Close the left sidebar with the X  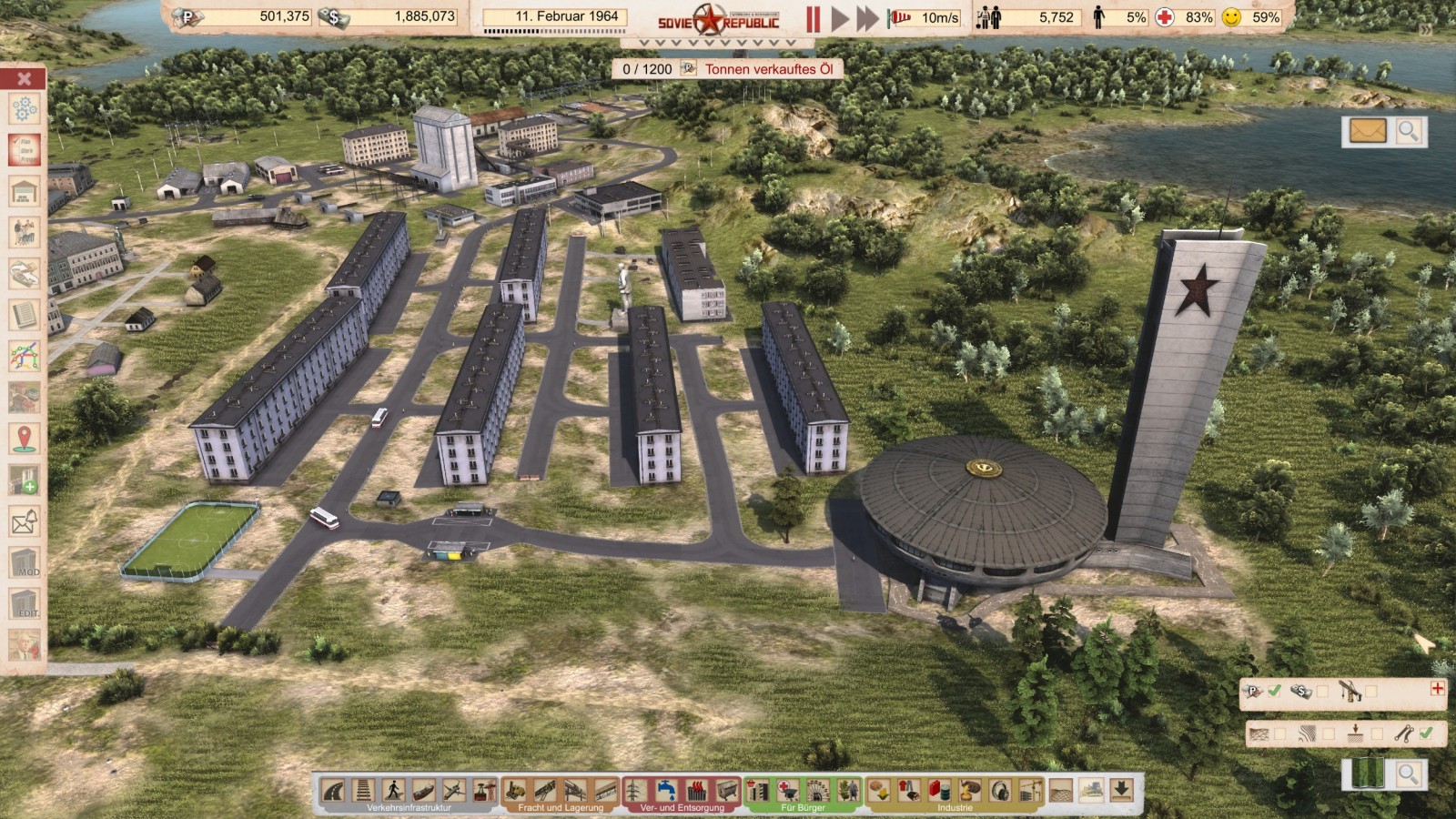click(x=25, y=79)
